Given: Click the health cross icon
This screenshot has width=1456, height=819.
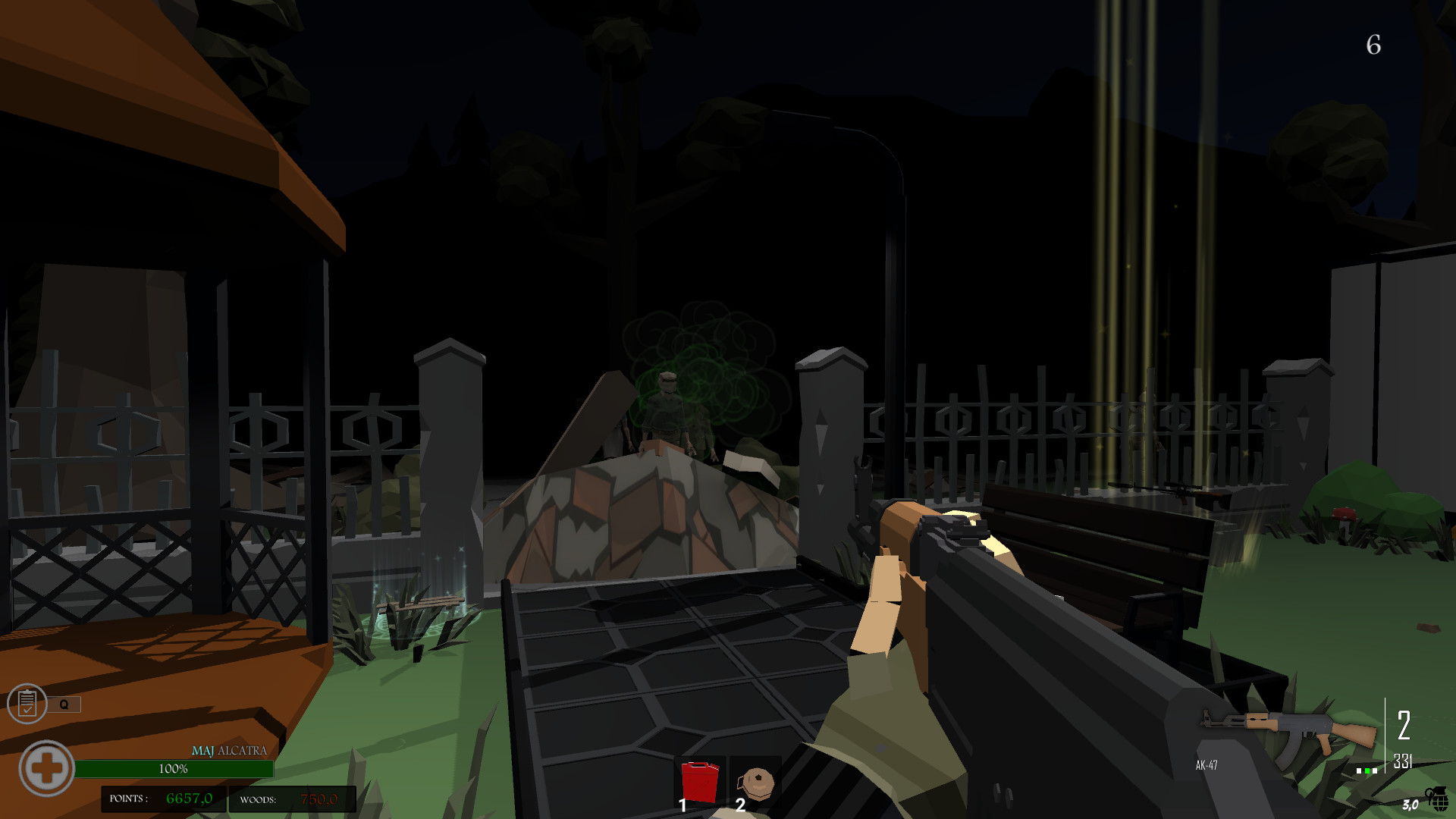Looking at the screenshot, I should pos(47,768).
